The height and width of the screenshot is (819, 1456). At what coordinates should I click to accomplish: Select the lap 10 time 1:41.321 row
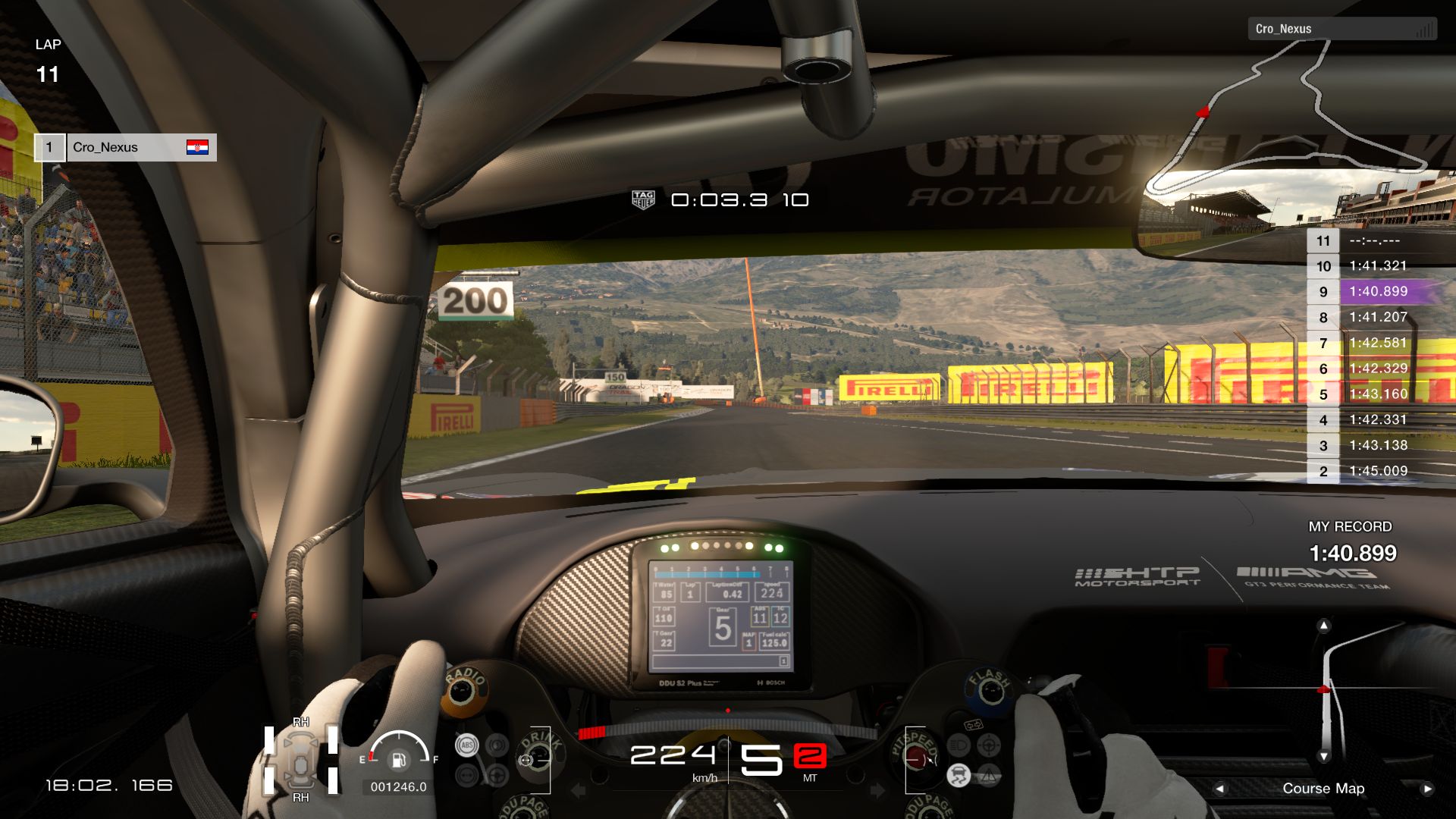(x=1376, y=266)
